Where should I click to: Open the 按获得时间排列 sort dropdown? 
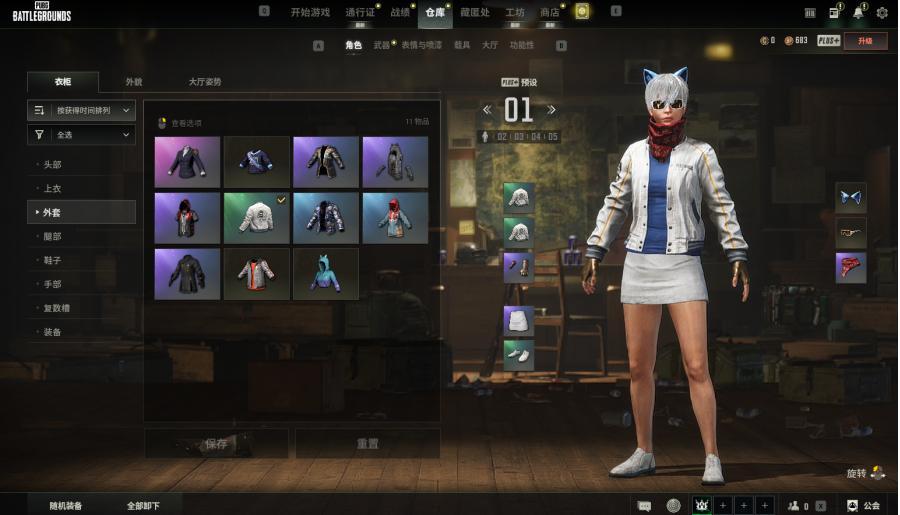(81, 110)
